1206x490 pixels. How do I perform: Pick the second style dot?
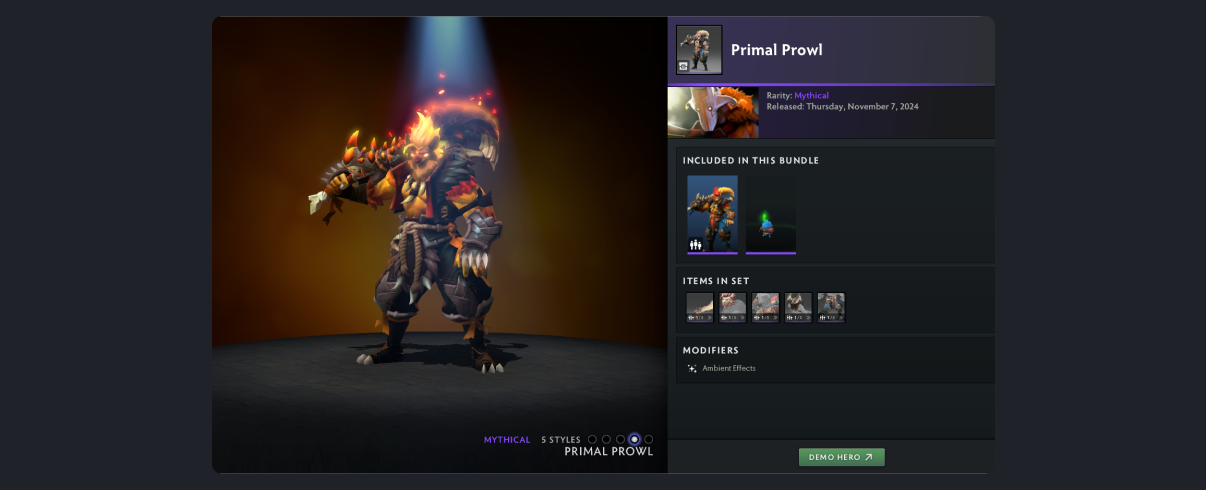606,439
